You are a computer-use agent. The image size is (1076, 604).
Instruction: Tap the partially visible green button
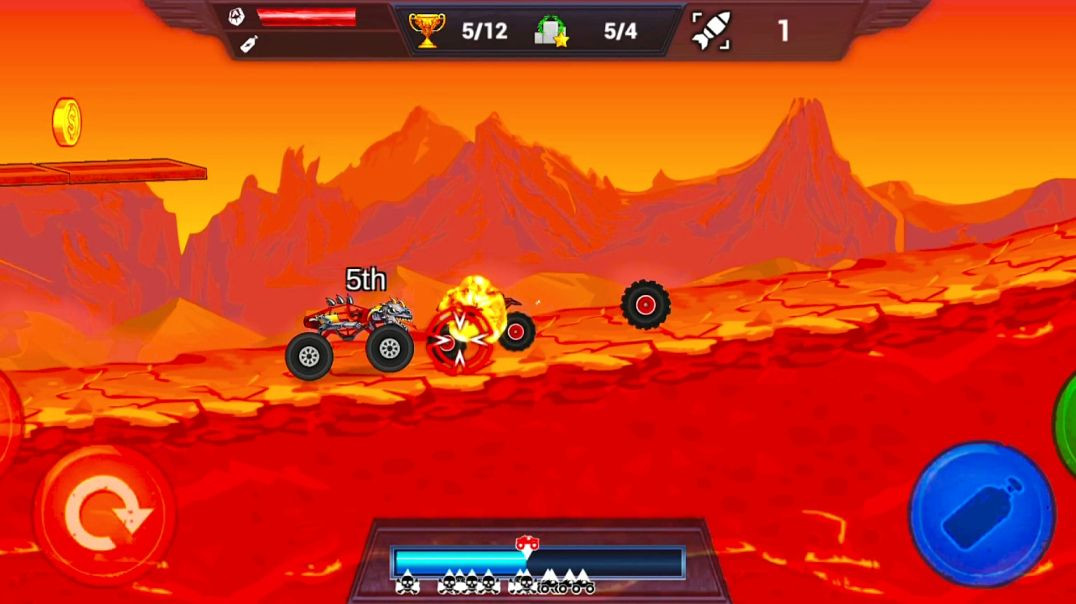click(x=1066, y=421)
